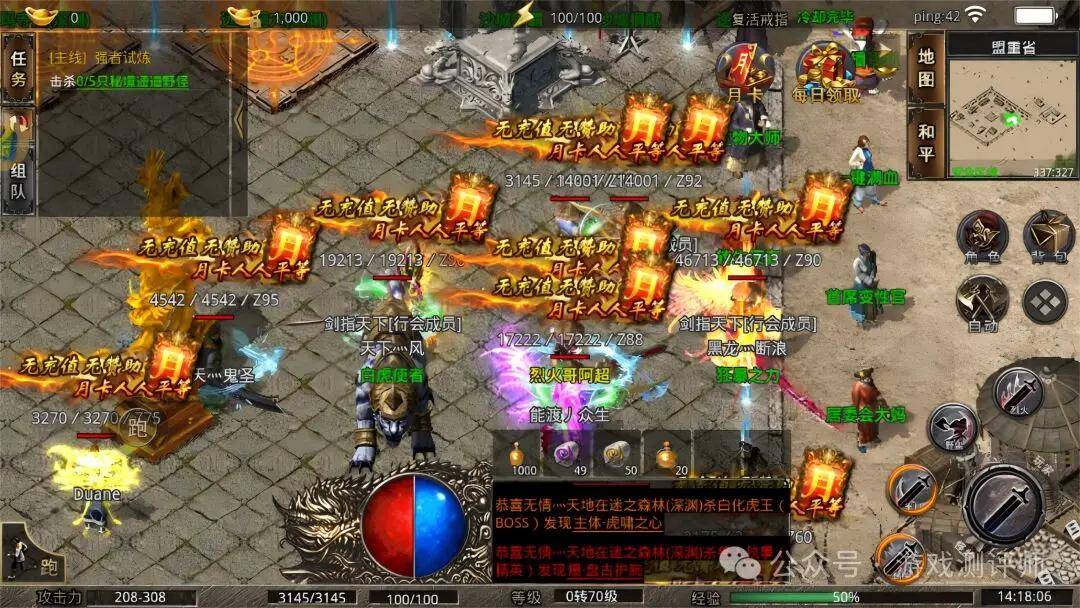Open the 地图 map button
The width and height of the screenshot is (1080, 608).
tap(926, 67)
